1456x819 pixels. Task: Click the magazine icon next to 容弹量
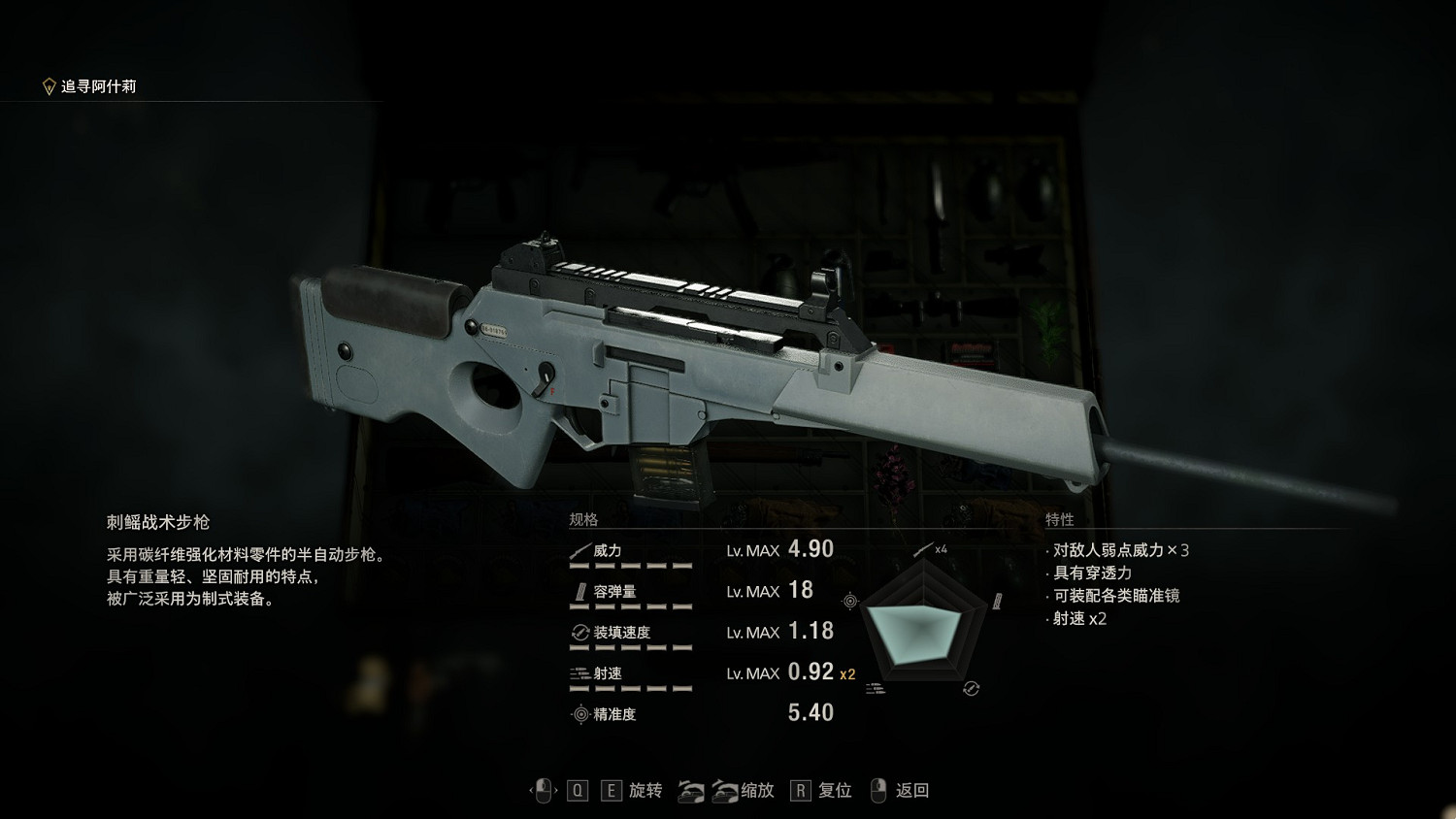[583, 589]
